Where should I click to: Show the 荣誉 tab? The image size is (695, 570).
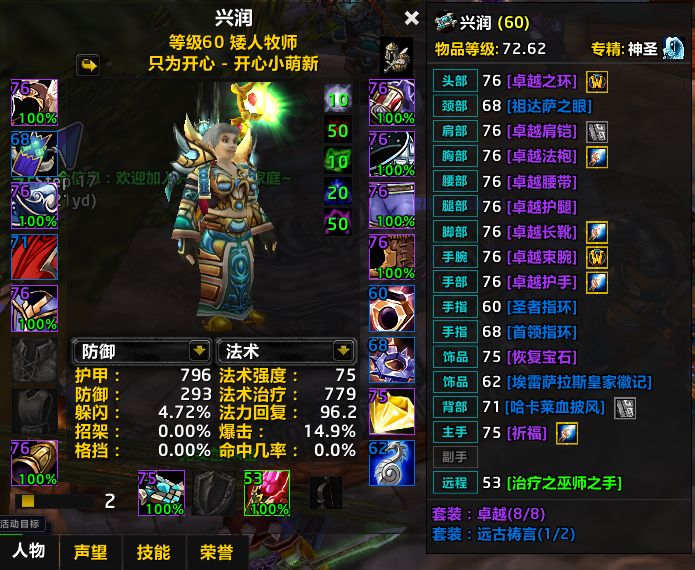pyautogui.click(x=216, y=552)
